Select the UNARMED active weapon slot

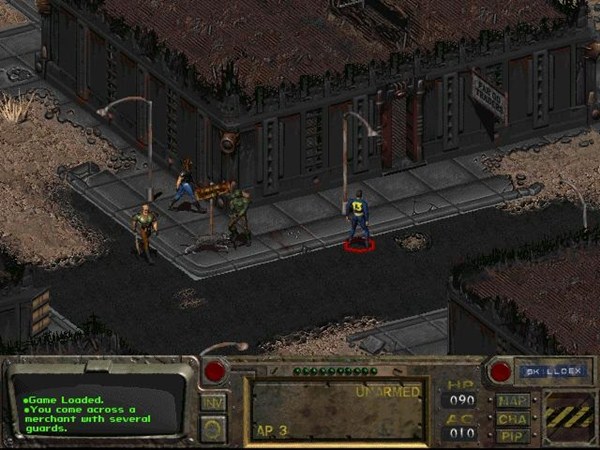click(338, 410)
